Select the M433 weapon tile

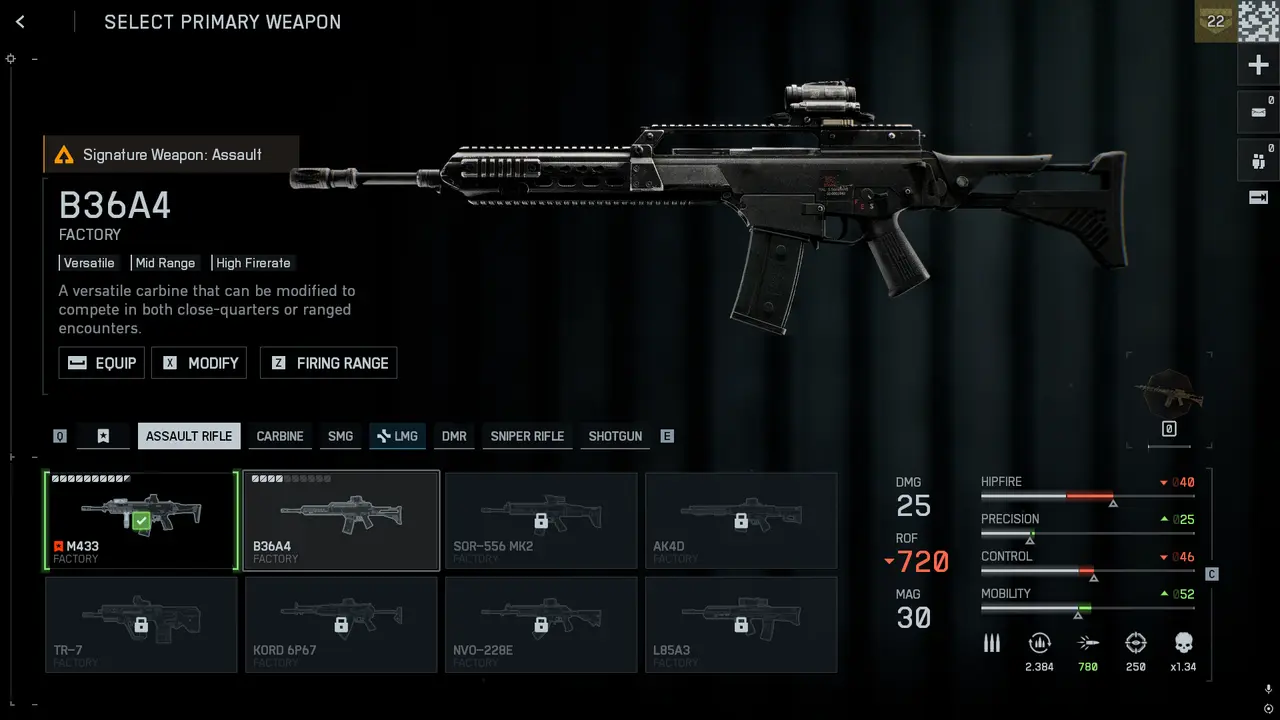coord(141,520)
